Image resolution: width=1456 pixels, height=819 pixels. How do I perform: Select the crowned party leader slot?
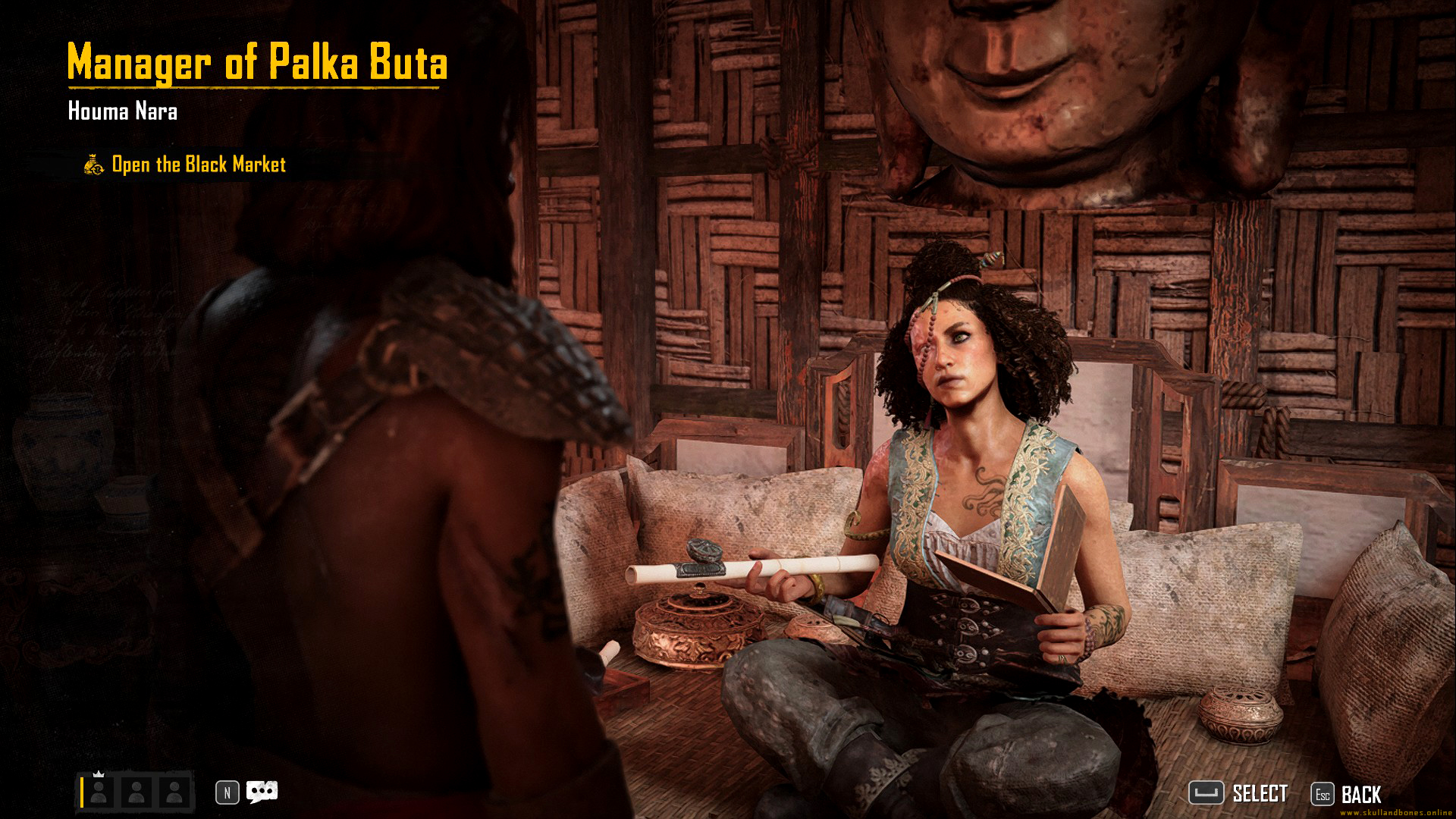click(x=99, y=792)
